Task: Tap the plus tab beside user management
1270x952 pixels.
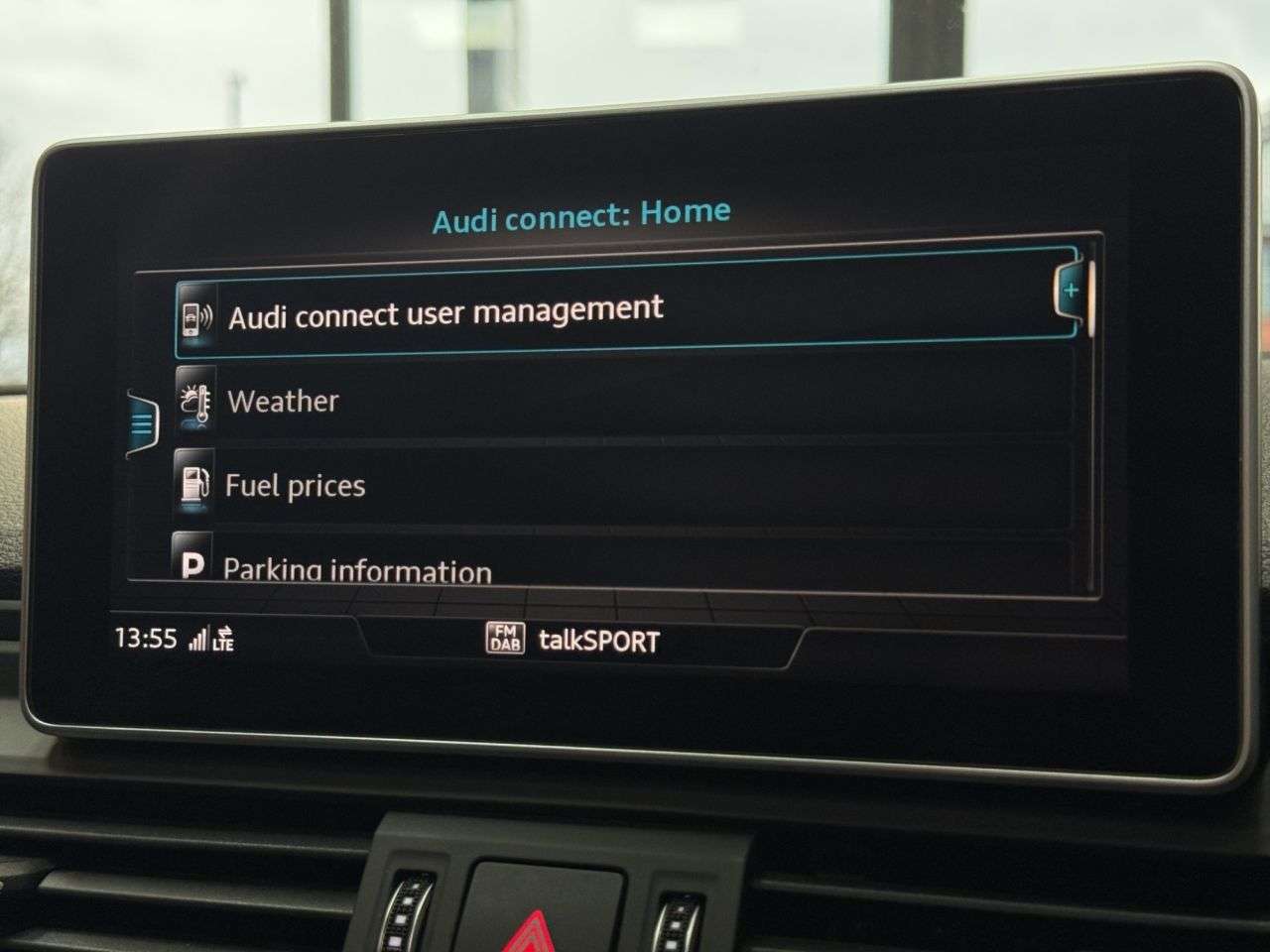Action: 1072,290
